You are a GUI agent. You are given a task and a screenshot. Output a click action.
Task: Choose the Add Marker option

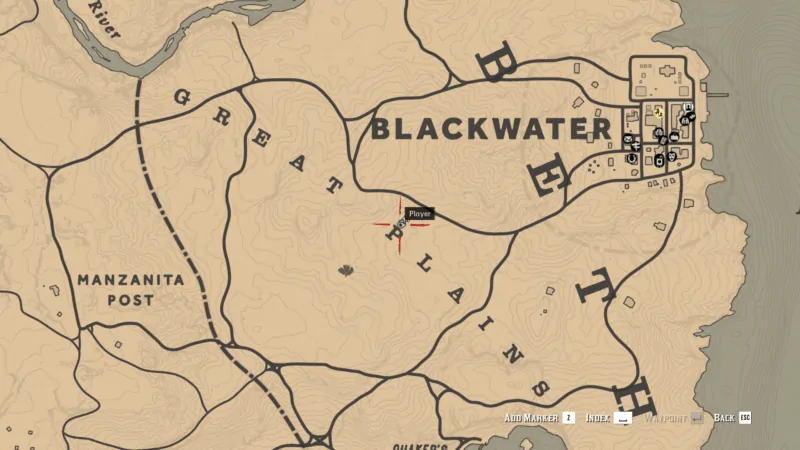coord(568,417)
